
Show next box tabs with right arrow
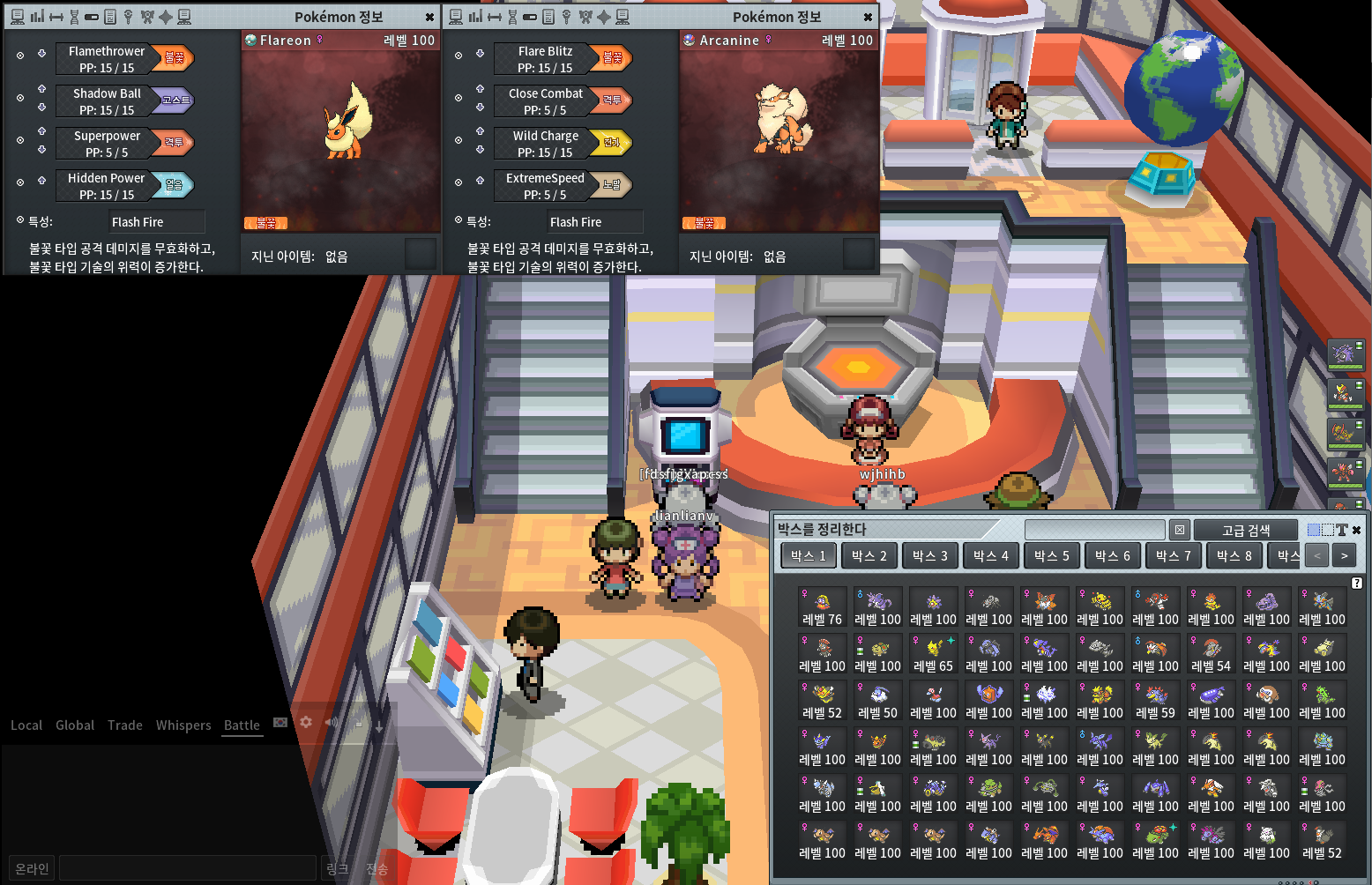point(1344,555)
